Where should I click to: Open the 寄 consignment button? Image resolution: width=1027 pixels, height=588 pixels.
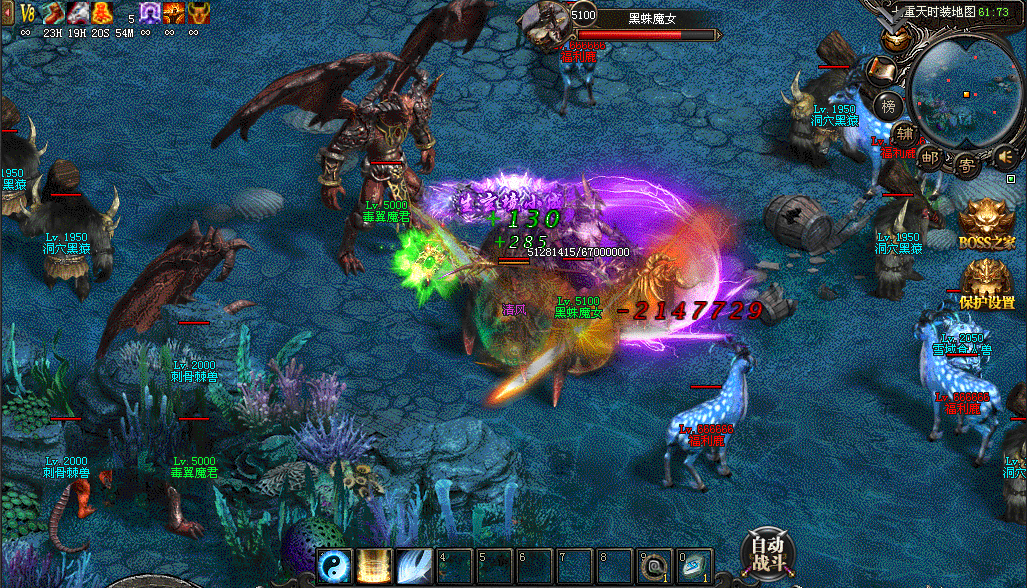click(x=966, y=162)
